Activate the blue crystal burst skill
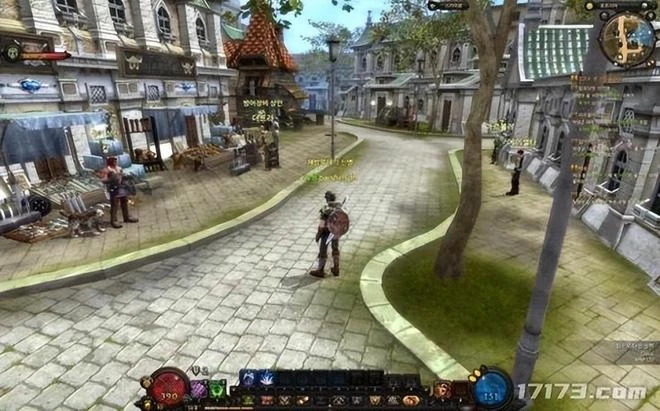660x411 pixels. click(266, 378)
